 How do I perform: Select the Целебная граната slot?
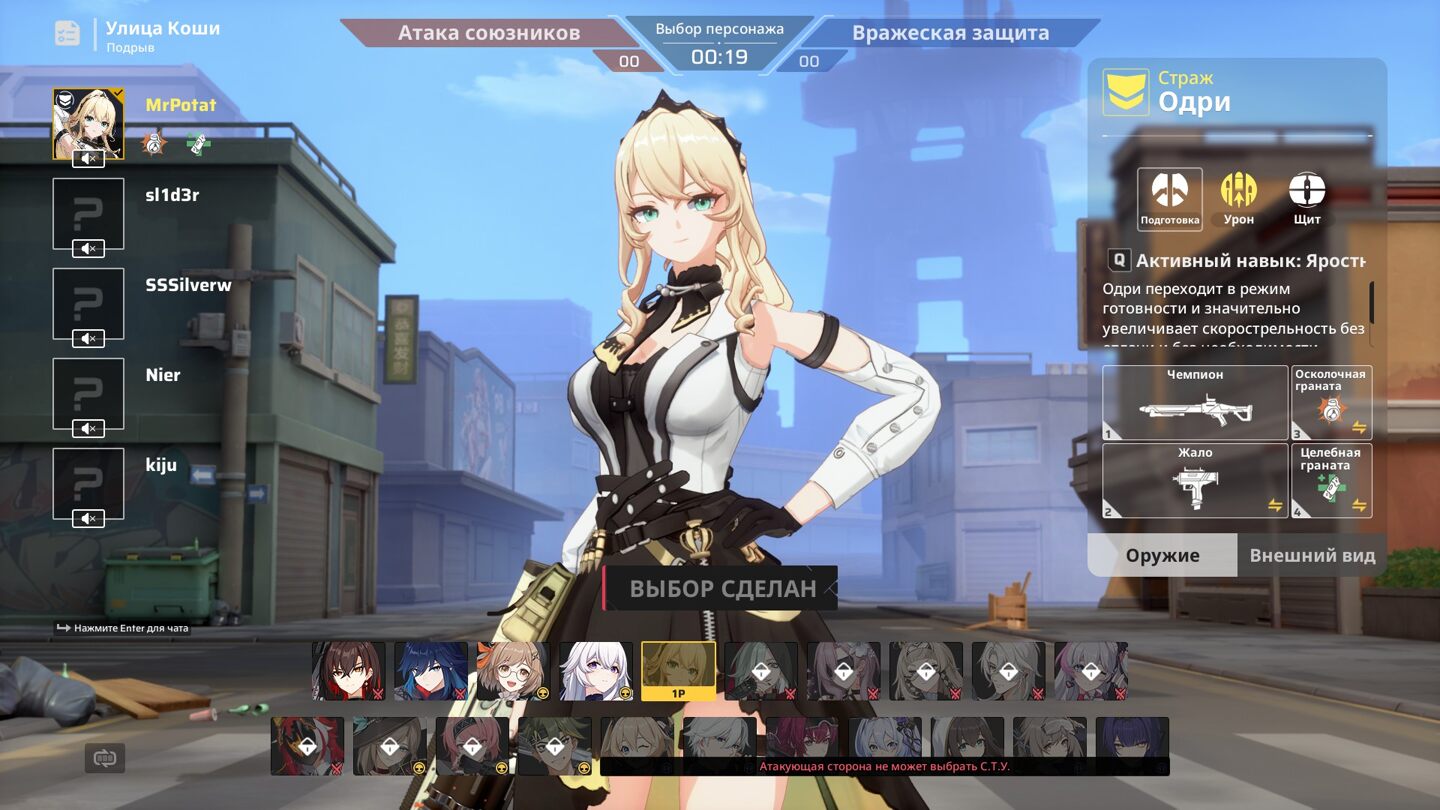1331,481
